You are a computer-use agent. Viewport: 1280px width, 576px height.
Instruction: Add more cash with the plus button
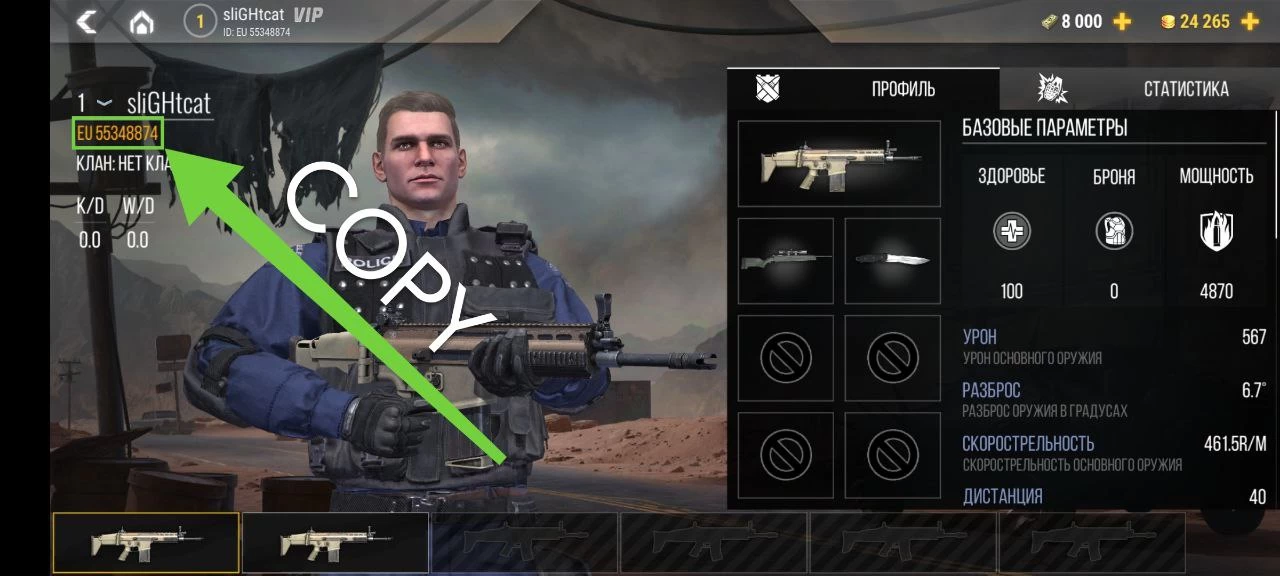[x=1123, y=22]
